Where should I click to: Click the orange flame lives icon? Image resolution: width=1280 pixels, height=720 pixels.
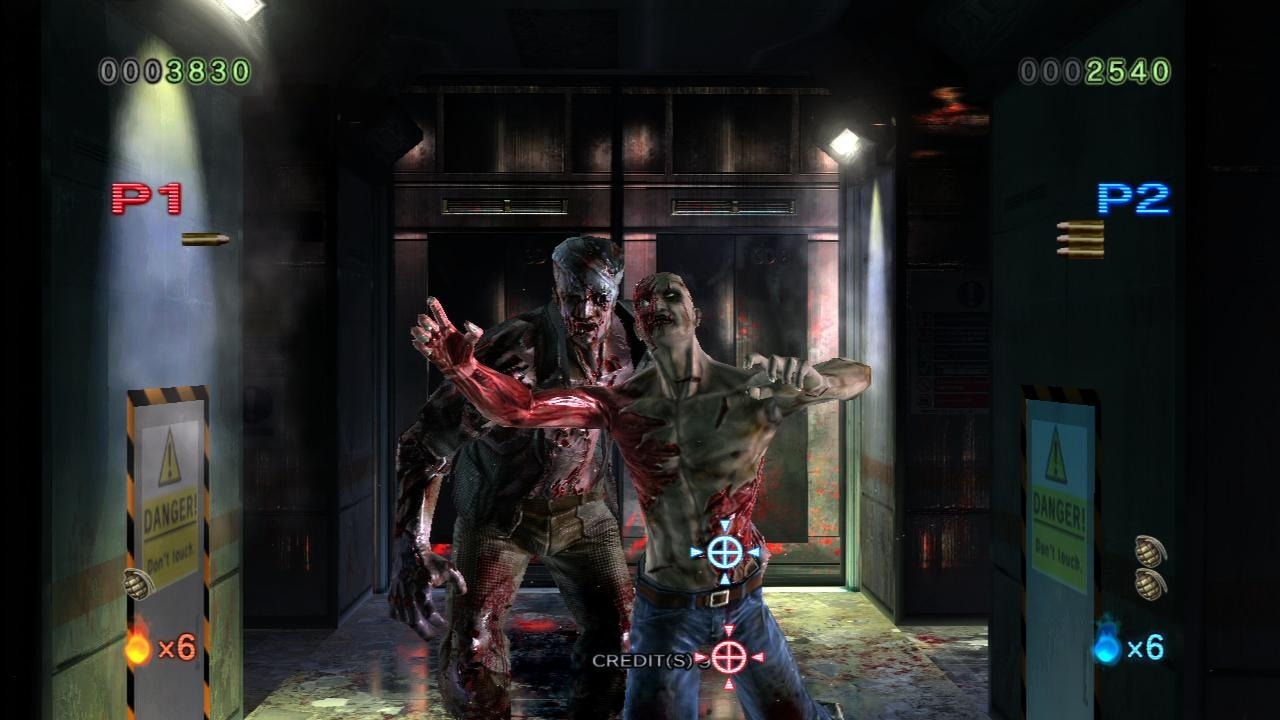pos(138,646)
